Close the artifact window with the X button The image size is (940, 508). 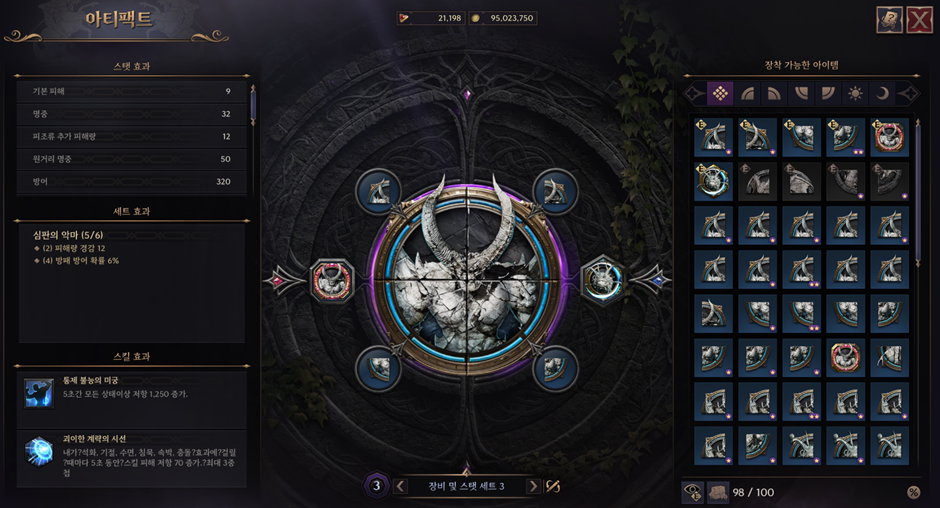click(x=919, y=20)
